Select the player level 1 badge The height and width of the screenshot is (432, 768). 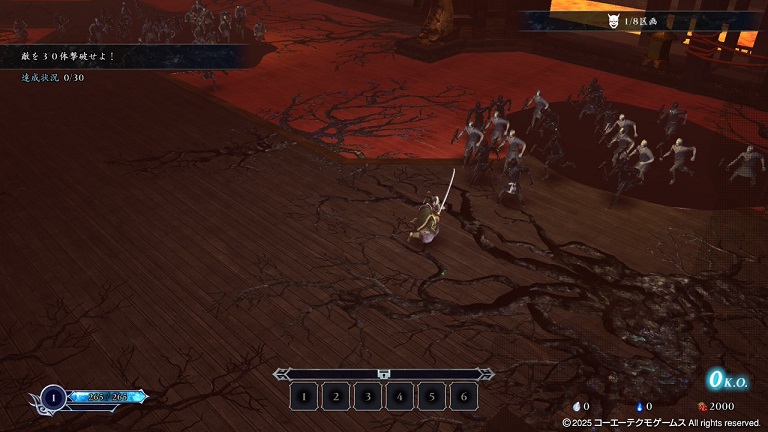tap(53, 398)
